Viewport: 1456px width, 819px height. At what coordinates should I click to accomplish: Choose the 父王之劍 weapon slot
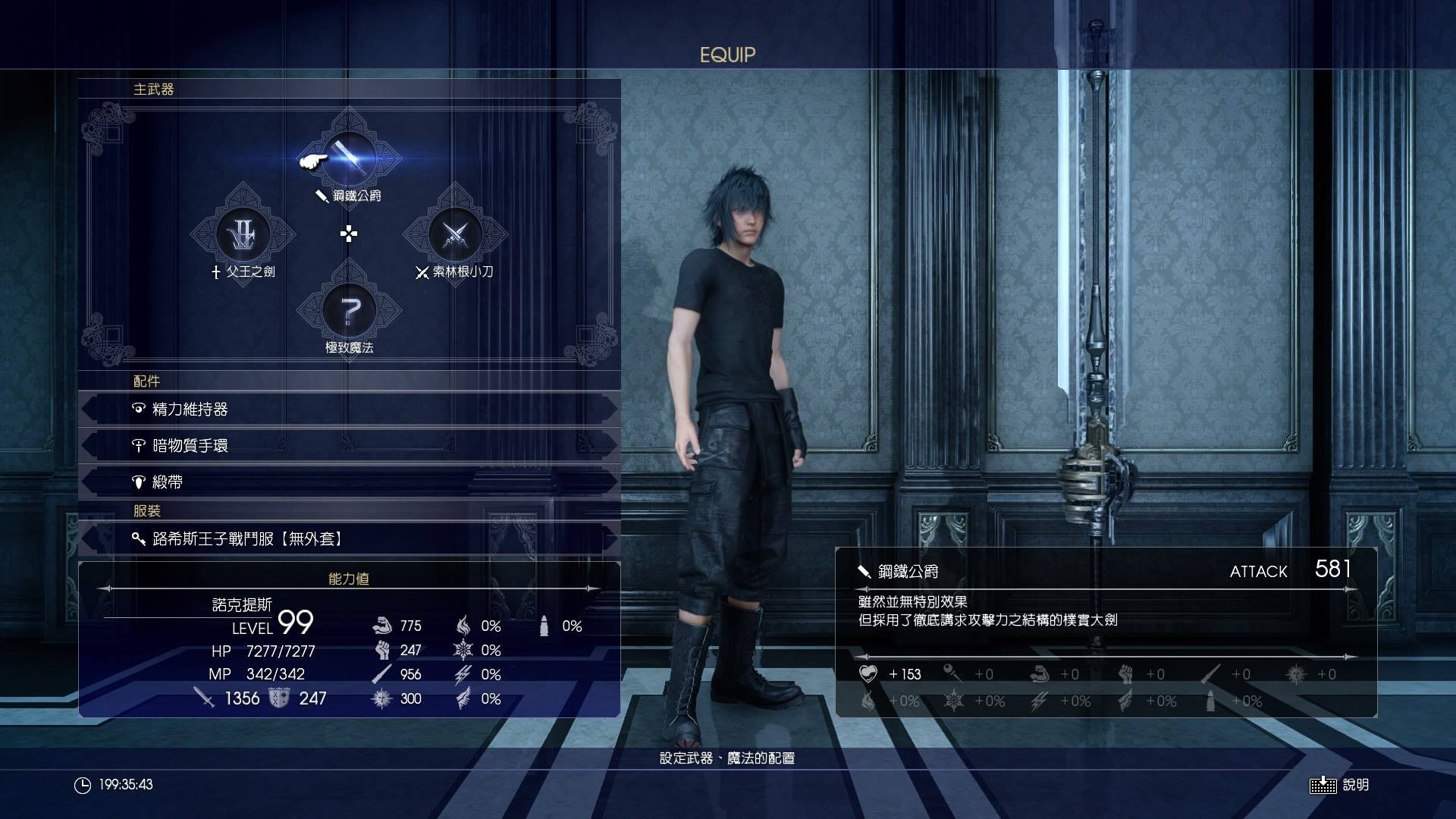point(243,234)
